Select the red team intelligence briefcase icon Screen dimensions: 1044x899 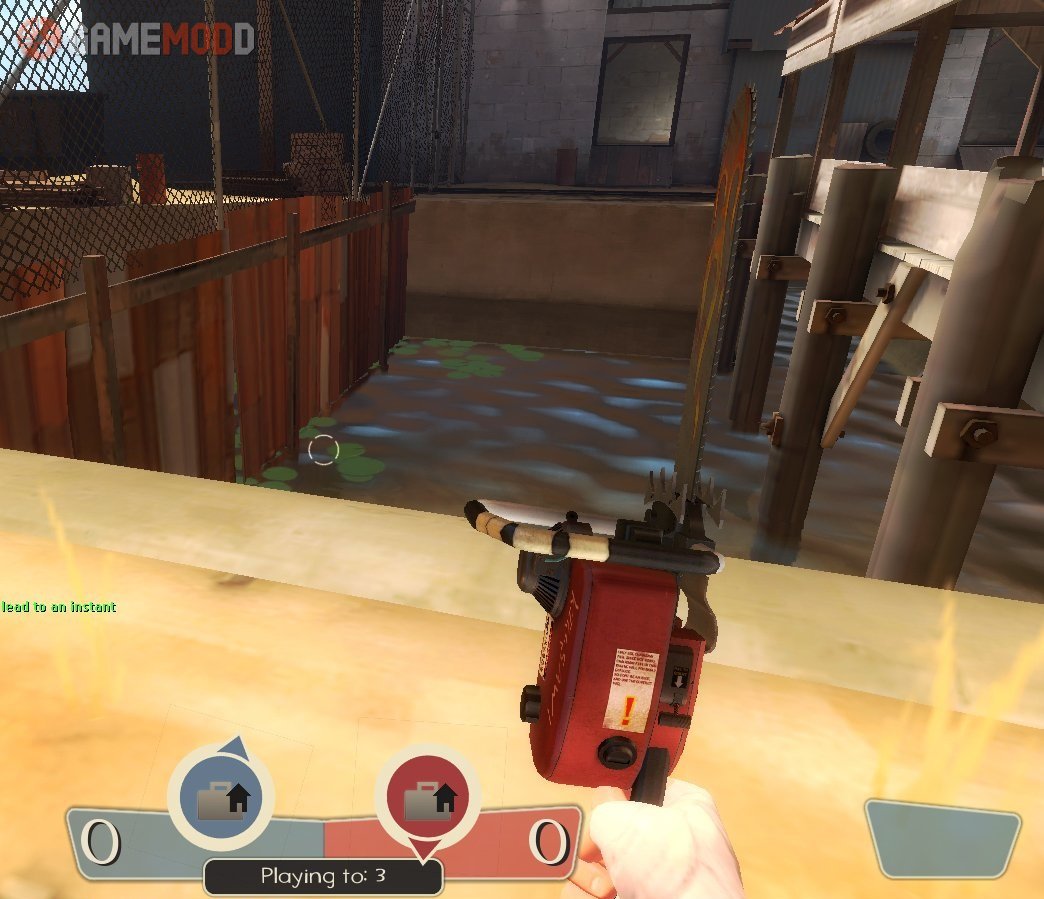click(x=428, y=799)
